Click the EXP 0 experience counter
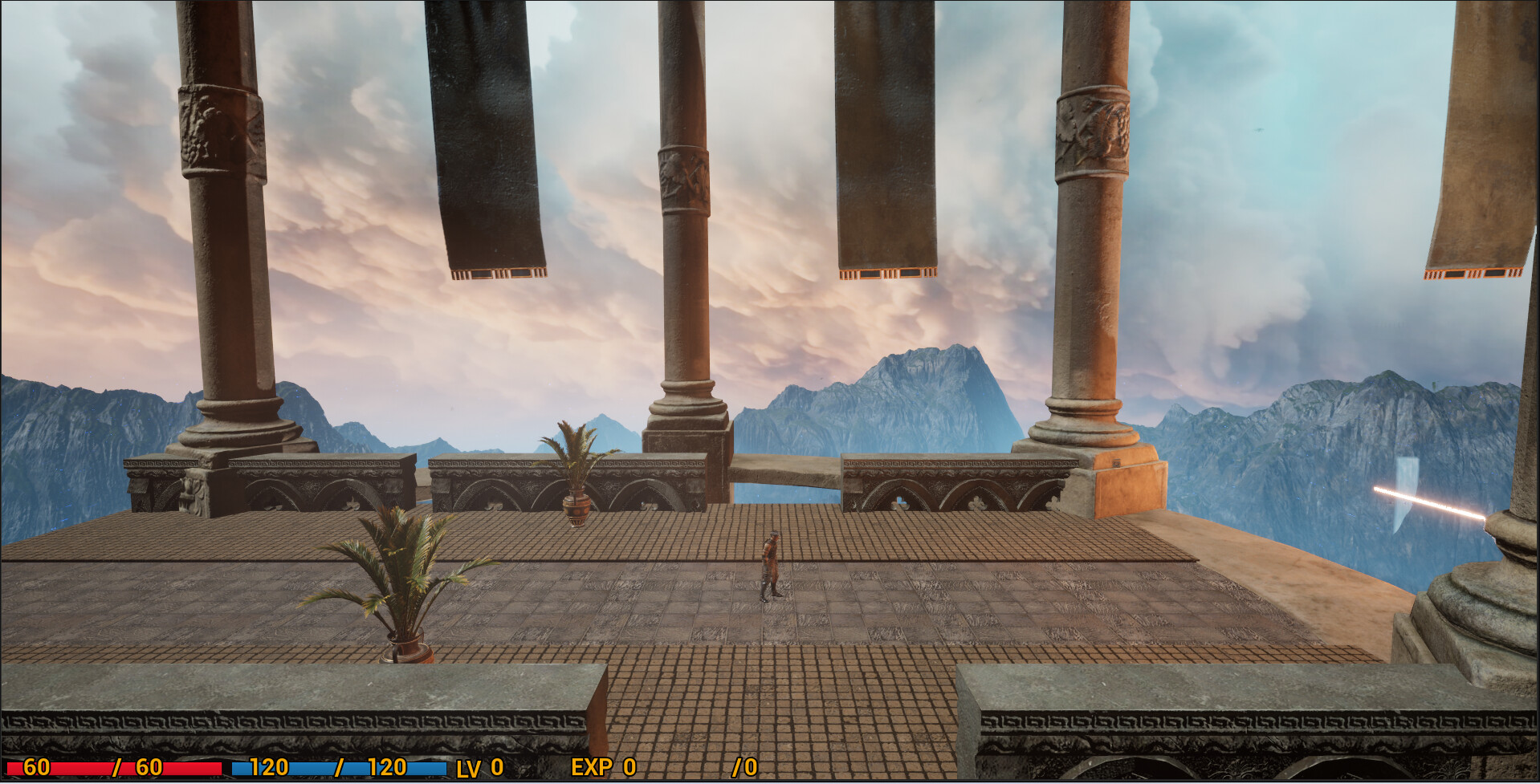This screenshot has height=784, width=1540. (x=603, y=768)
